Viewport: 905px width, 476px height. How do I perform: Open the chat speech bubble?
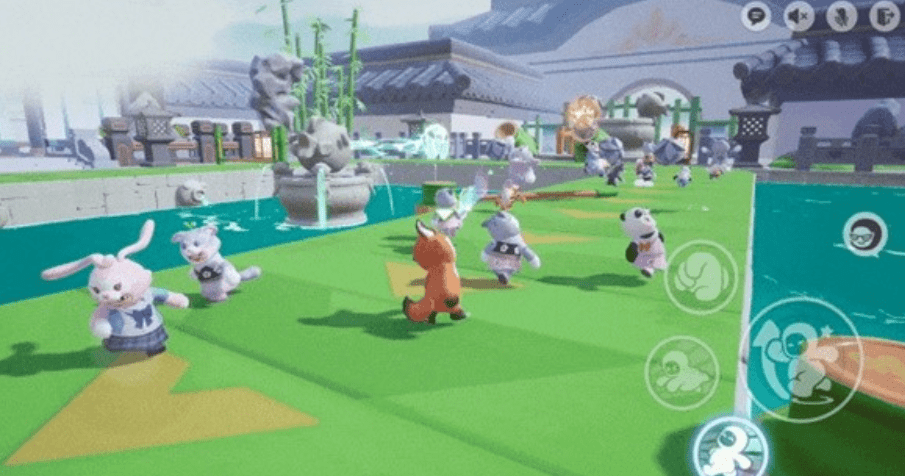756,15
